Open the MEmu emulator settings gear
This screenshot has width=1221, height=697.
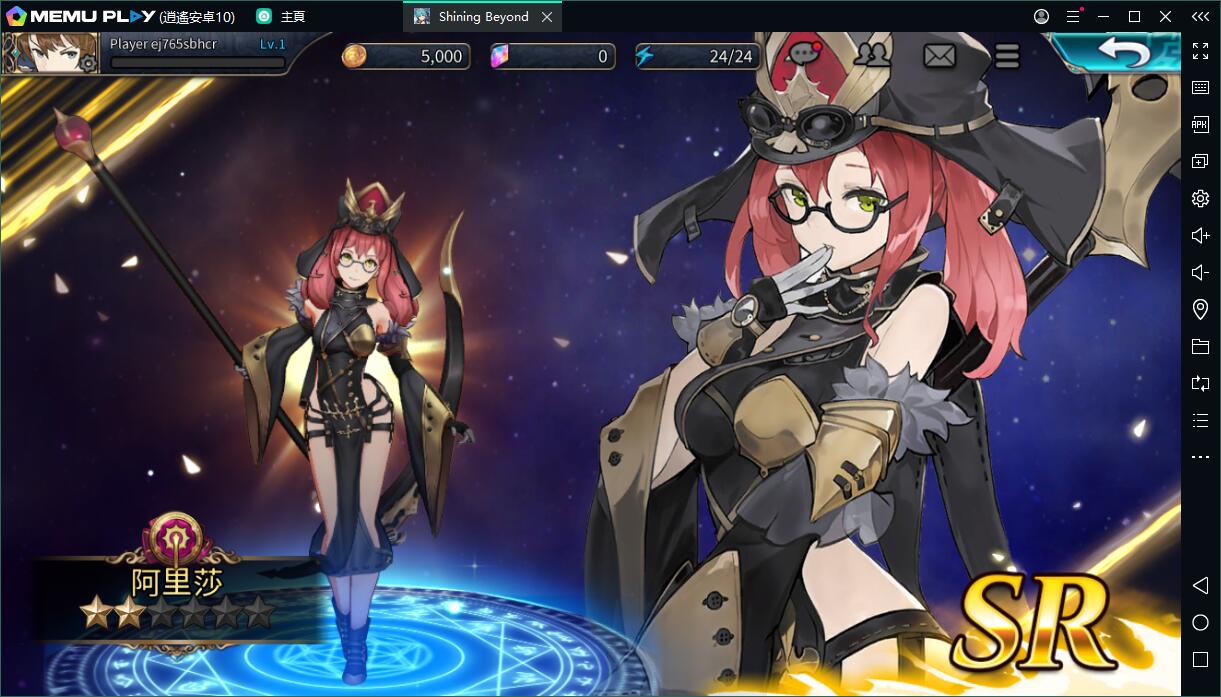click(1201, 199)
